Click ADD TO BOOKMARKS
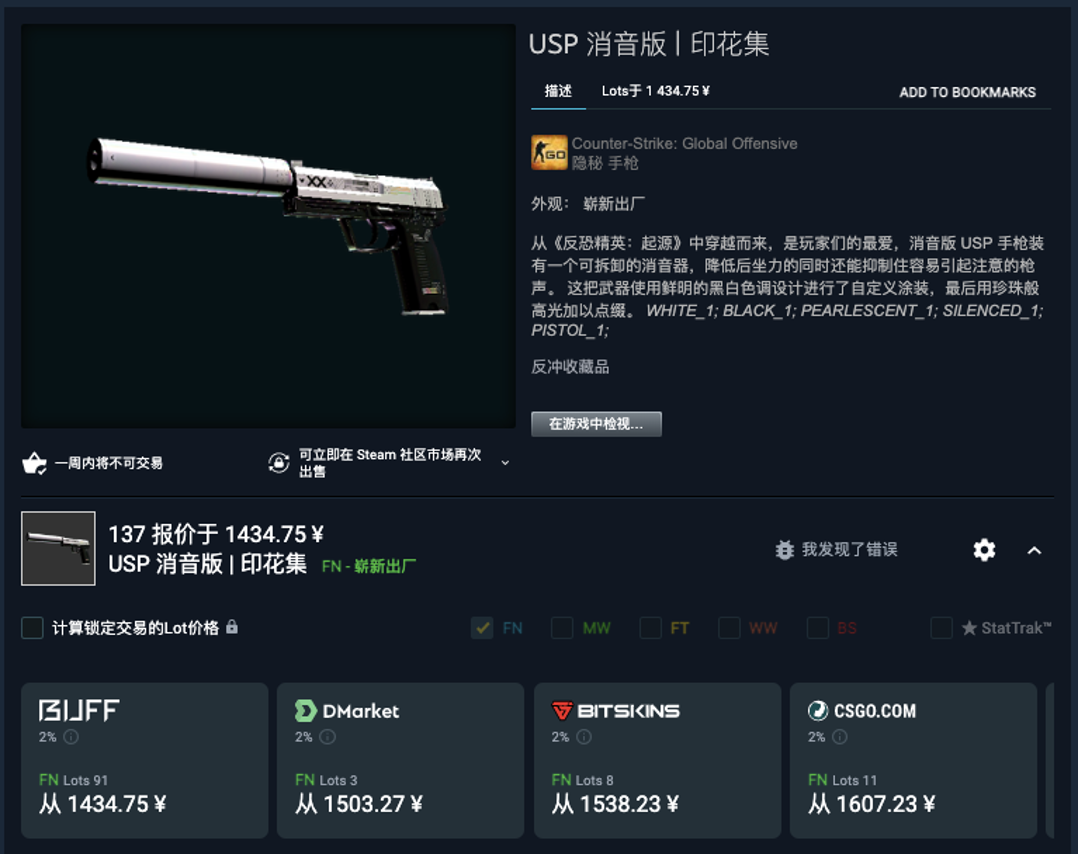The width and height of the screenshot is (1079, 857). click(967, 92)
